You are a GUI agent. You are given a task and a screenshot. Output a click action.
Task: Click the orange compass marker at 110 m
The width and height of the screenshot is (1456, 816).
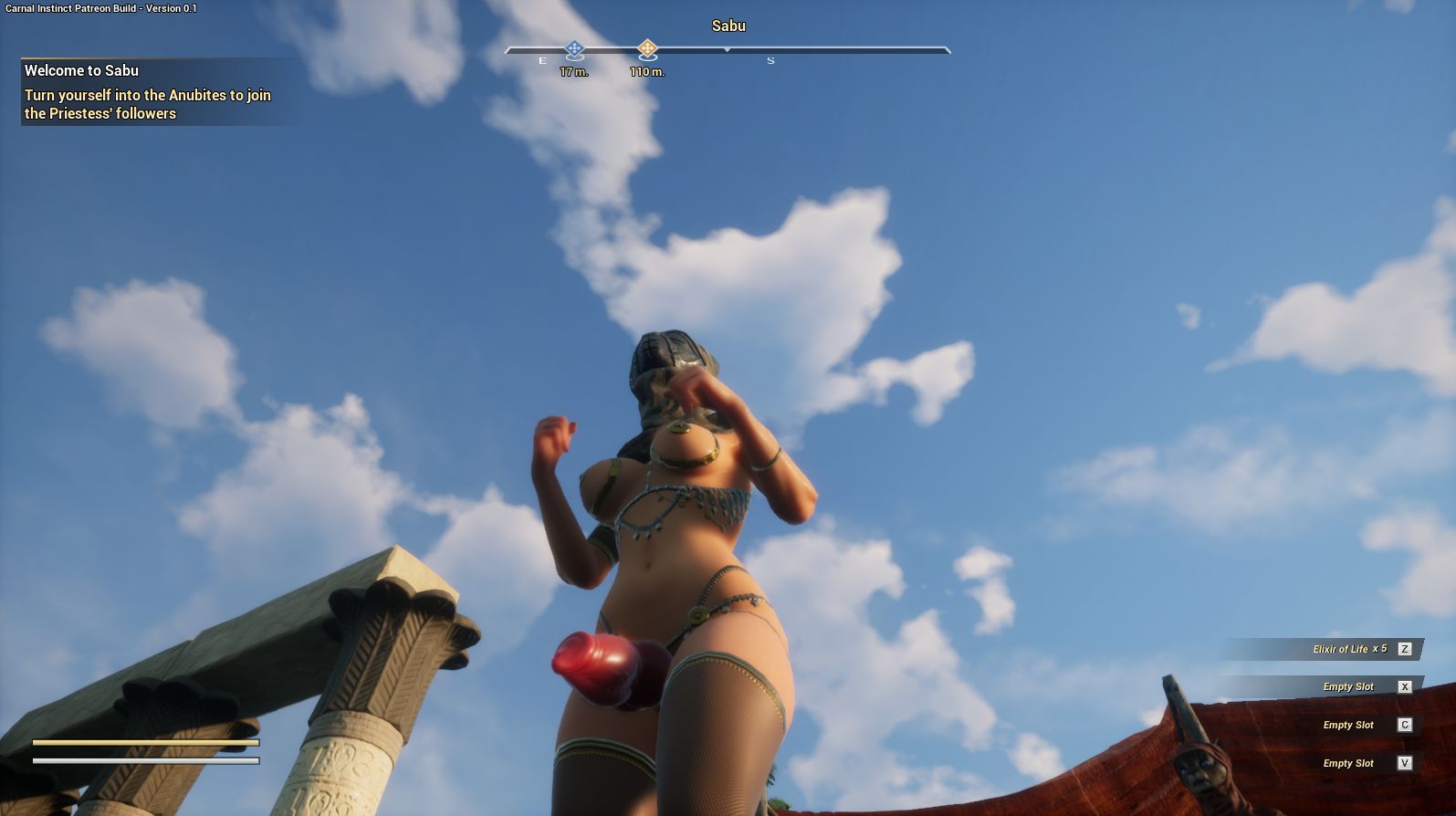point(647,49)
